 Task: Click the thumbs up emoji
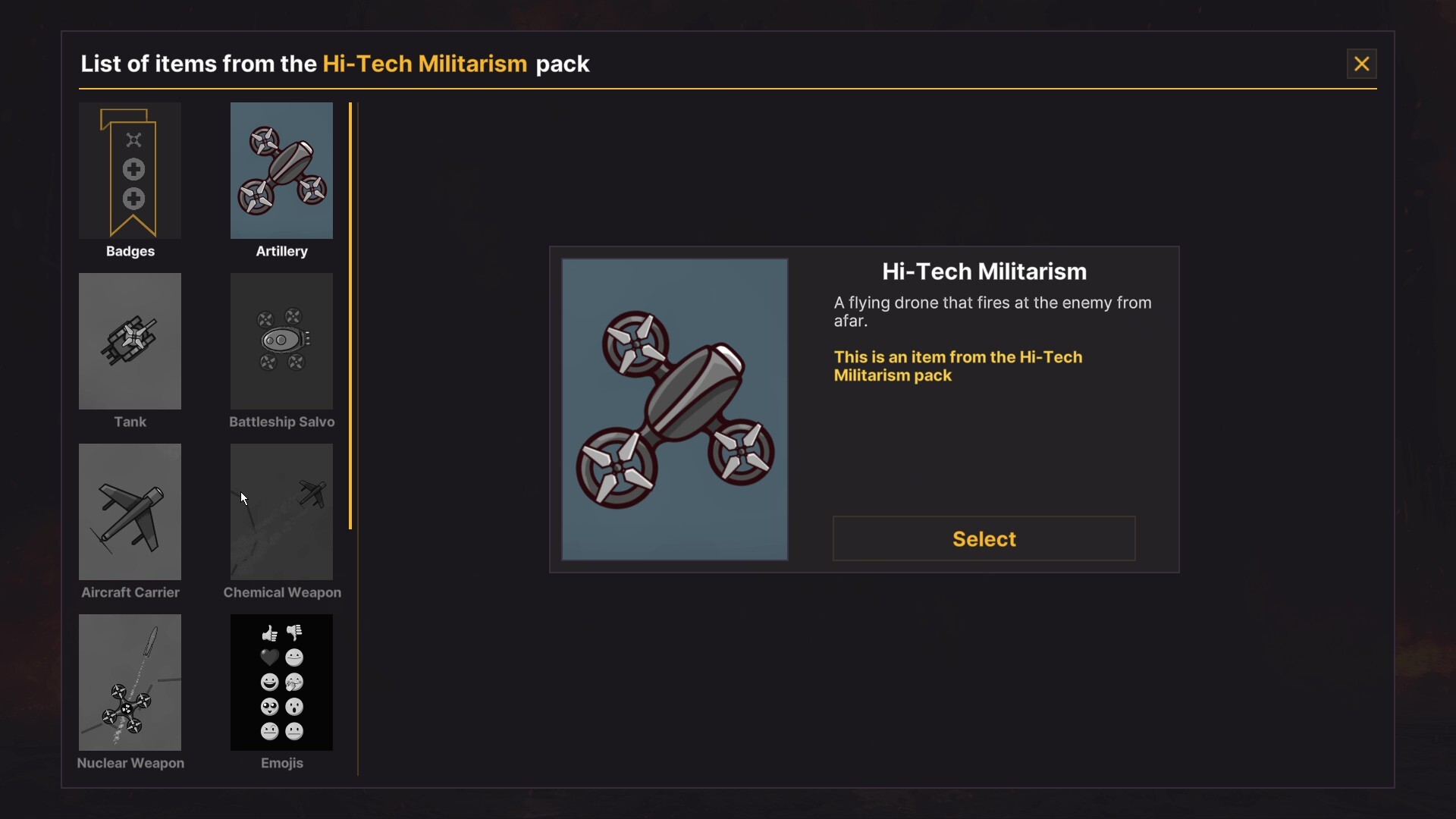pos(269,633)
